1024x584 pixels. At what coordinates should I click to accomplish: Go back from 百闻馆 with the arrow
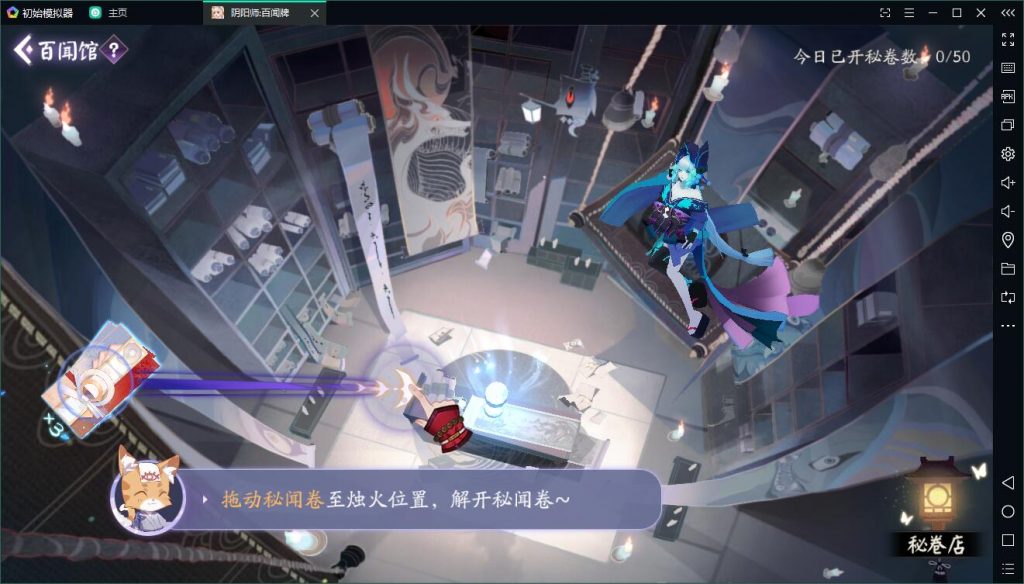(x=23, y=50)
